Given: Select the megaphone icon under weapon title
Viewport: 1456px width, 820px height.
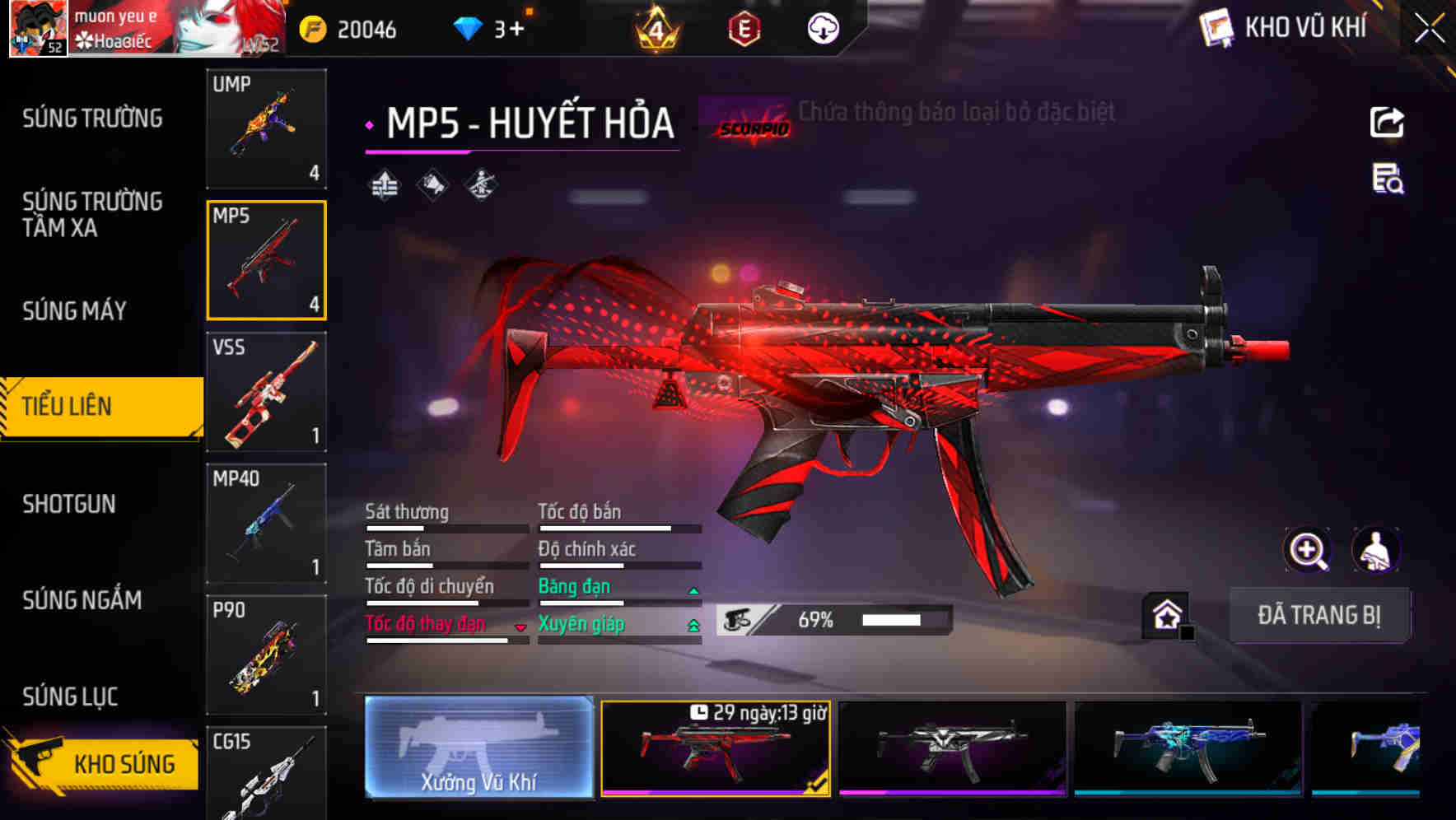Looking at the screenshot, I should tap(432, 184).
